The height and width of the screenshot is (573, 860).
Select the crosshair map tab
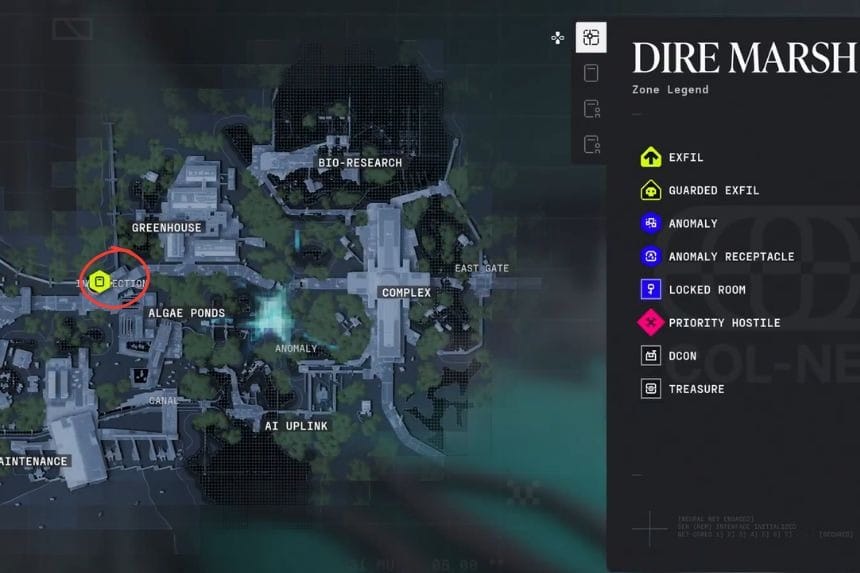(x=591, y=38)
